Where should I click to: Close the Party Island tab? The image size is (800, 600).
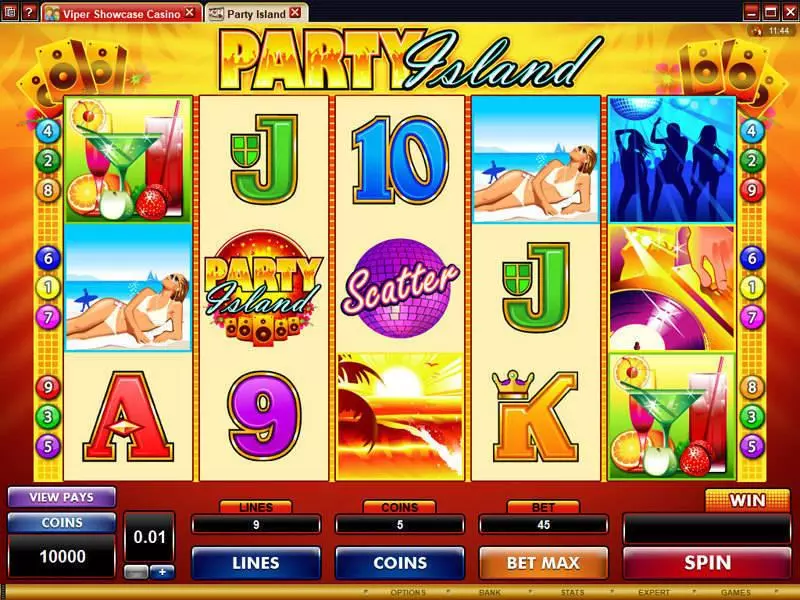click(x=294, y=14)
